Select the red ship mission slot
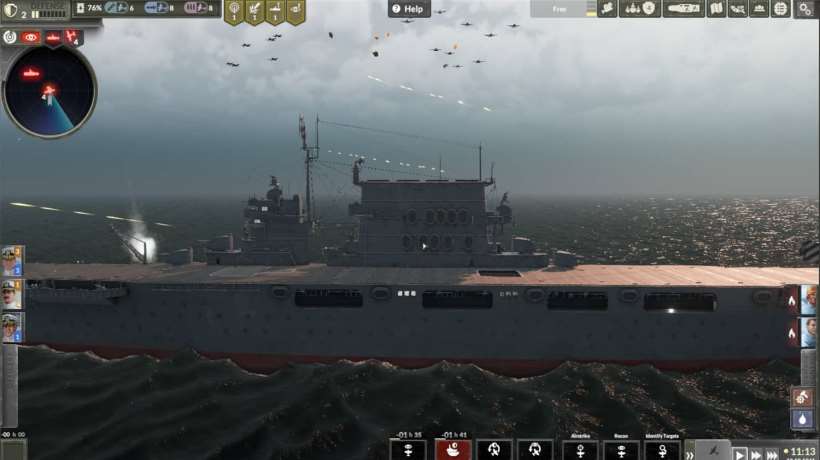Screen dimensions: 820x460 [x=453, y=450]
